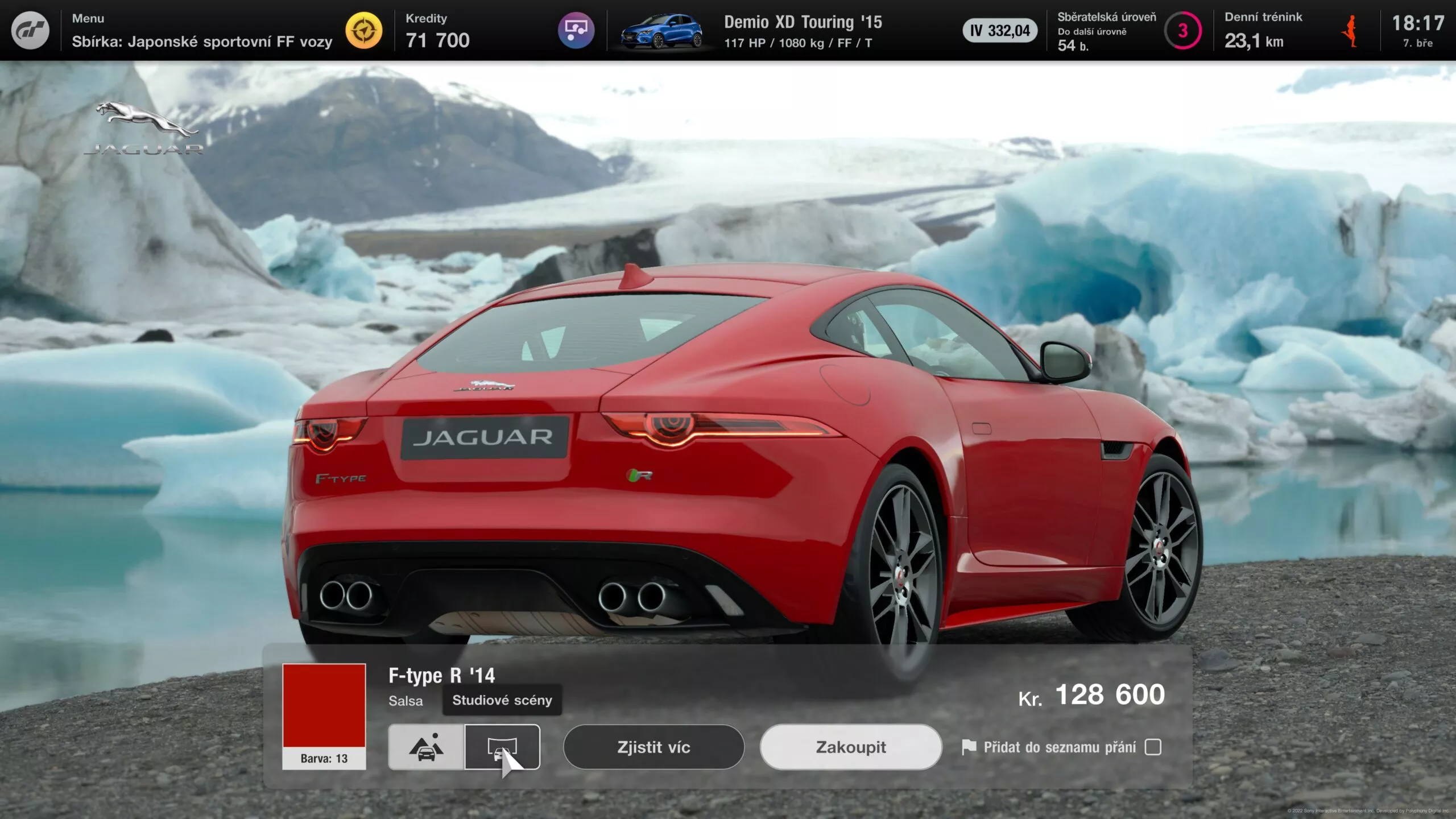Screen dimensions: 1456x819
Task: Click the daily workout runner icon
Action: (x=1350, y=31)
